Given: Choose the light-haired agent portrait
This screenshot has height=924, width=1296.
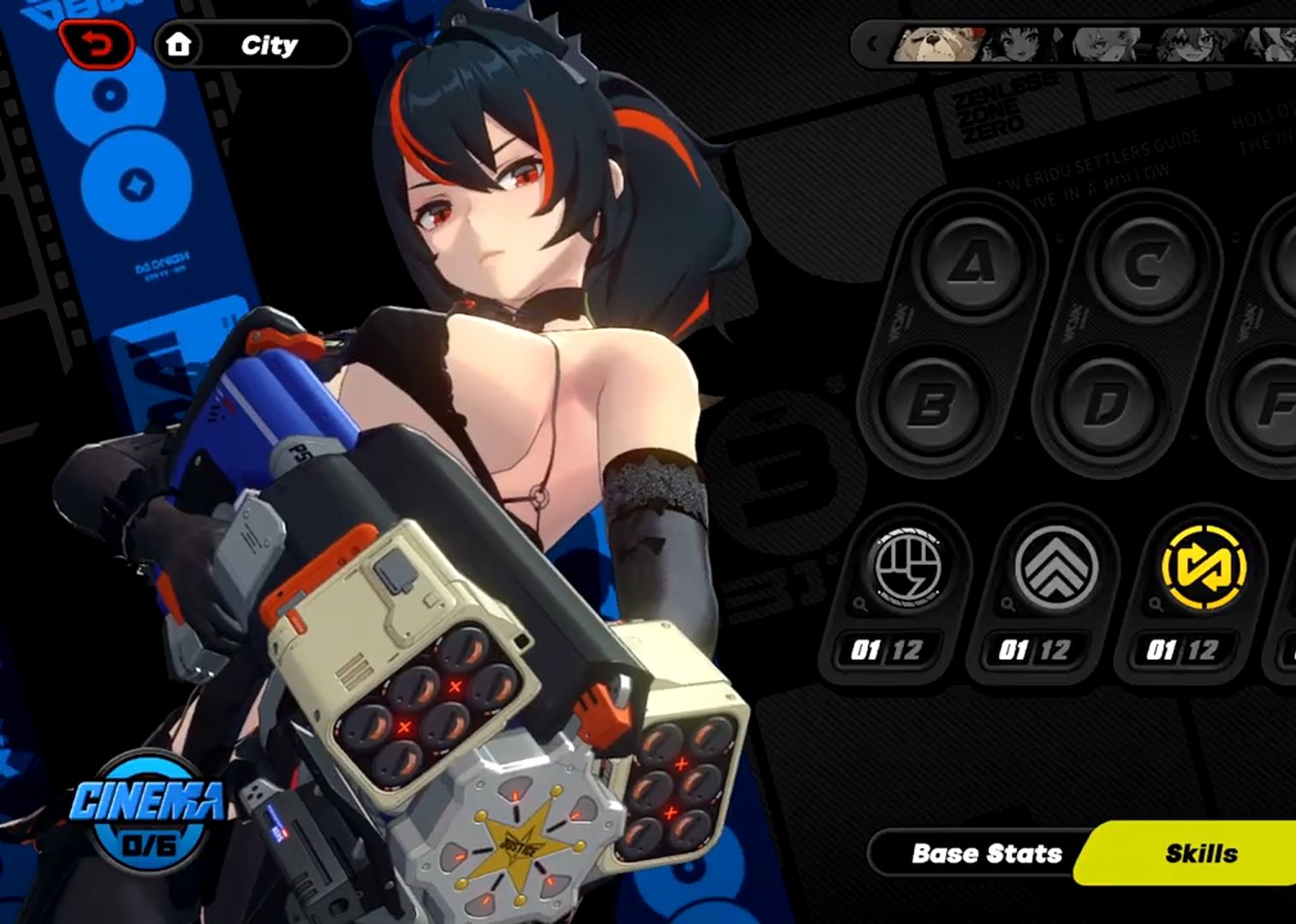Looking at the screenshot, I should [x=1106, y=44].
